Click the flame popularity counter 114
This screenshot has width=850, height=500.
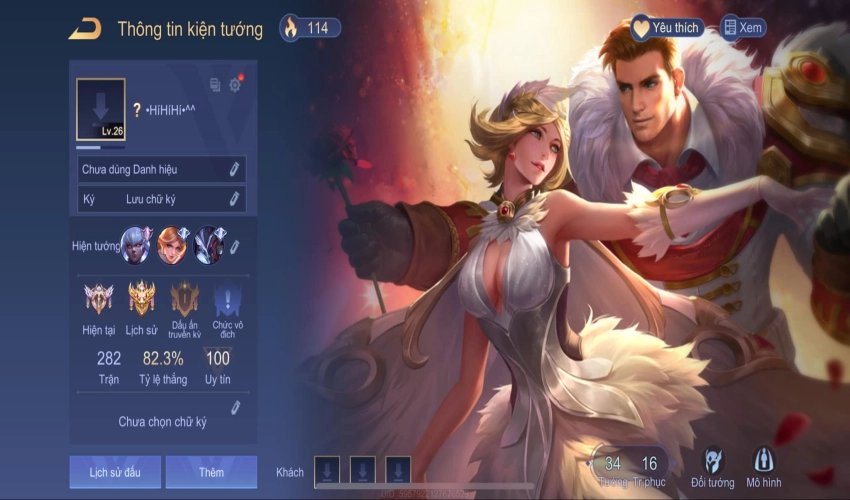click(309, 28)
